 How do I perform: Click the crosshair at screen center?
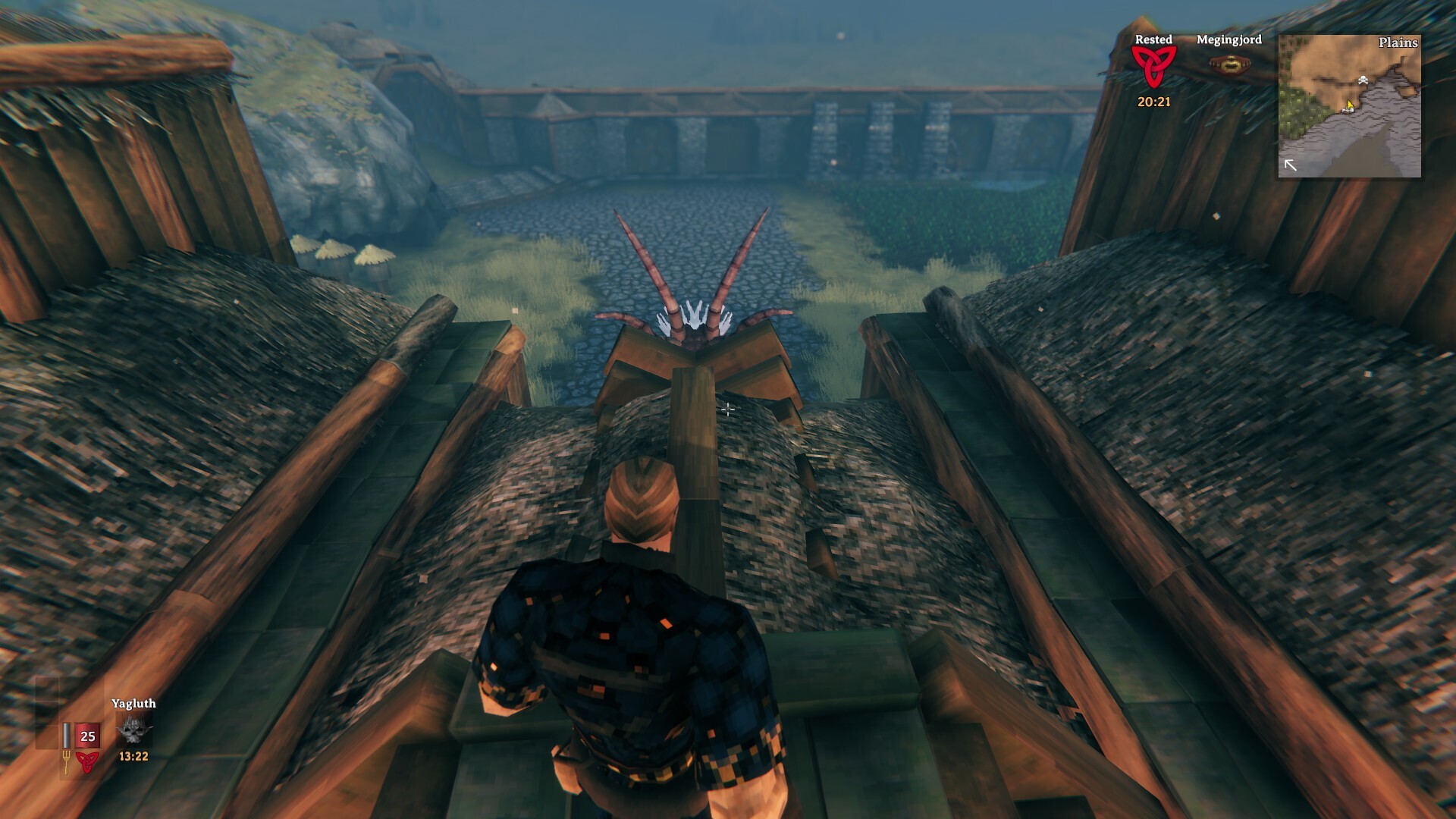(x=728, y=409)
